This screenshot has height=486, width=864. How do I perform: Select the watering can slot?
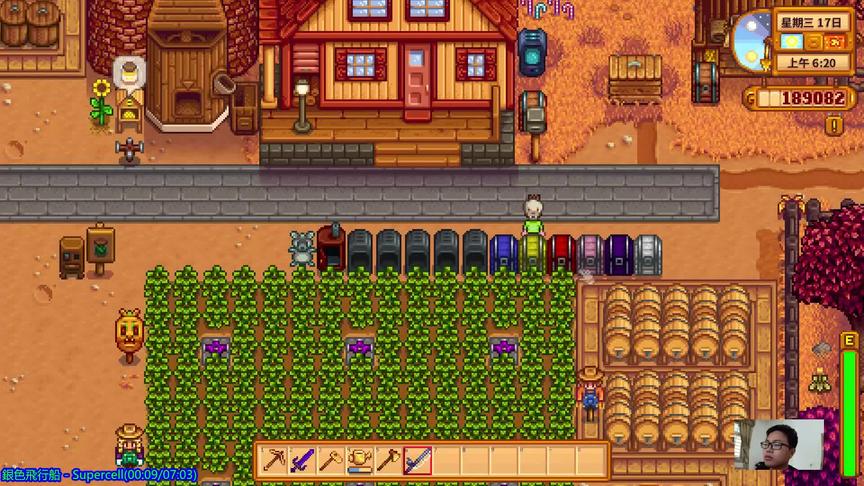pos(360,461)
